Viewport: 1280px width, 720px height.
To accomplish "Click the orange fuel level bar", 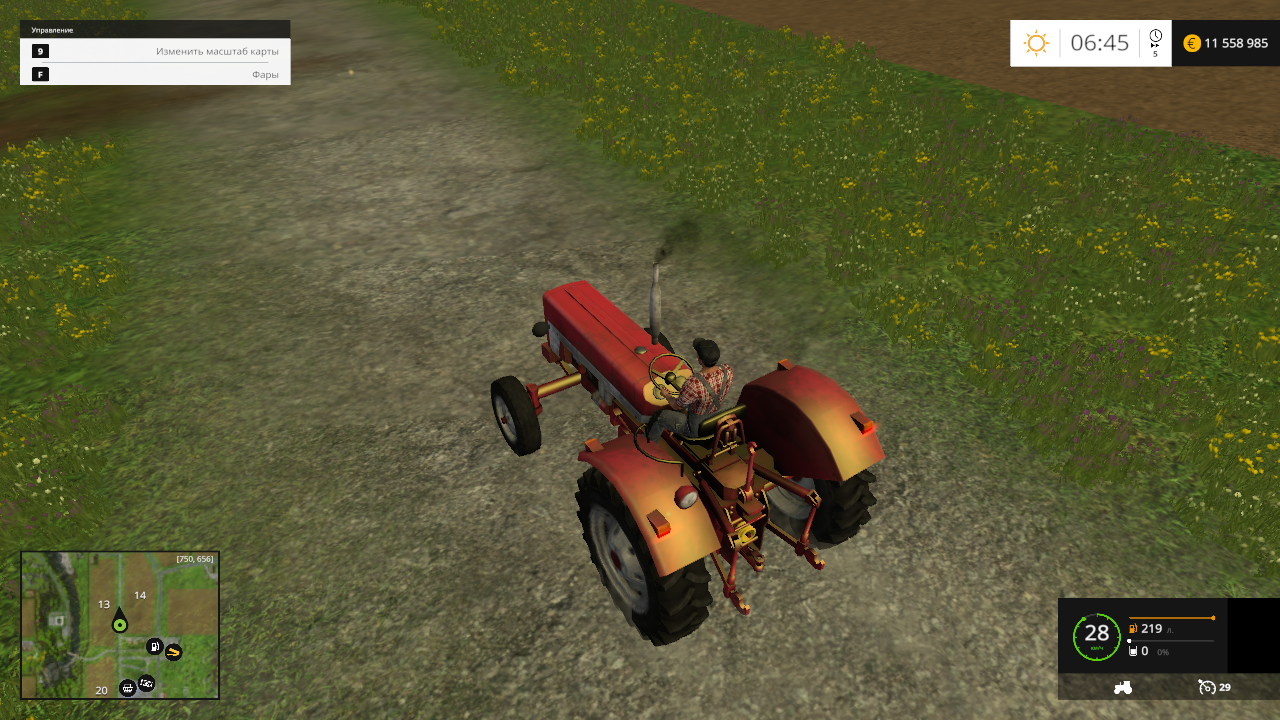I will pos(1170,617).
